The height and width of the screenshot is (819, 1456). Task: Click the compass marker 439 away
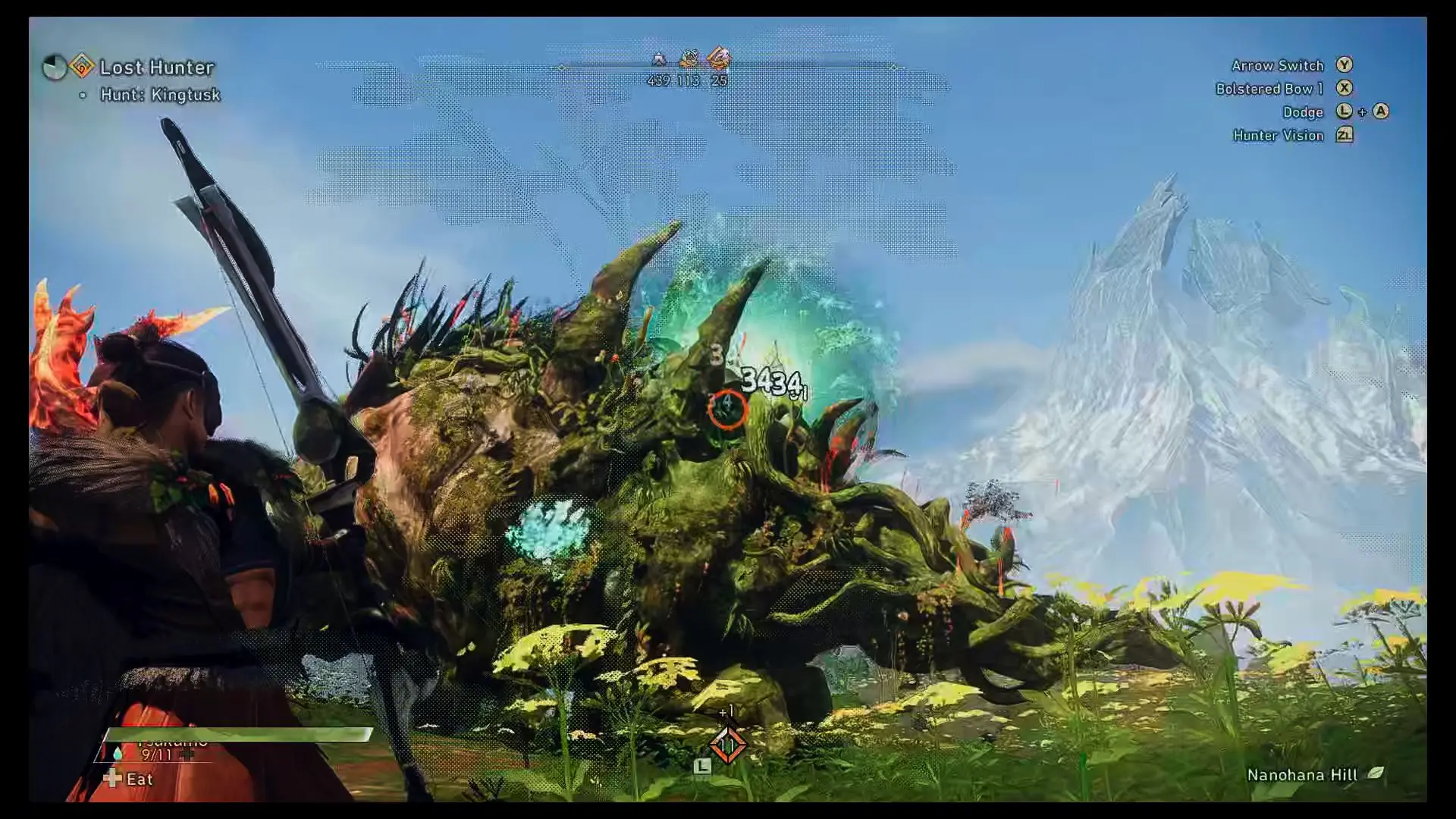(659, 58)
